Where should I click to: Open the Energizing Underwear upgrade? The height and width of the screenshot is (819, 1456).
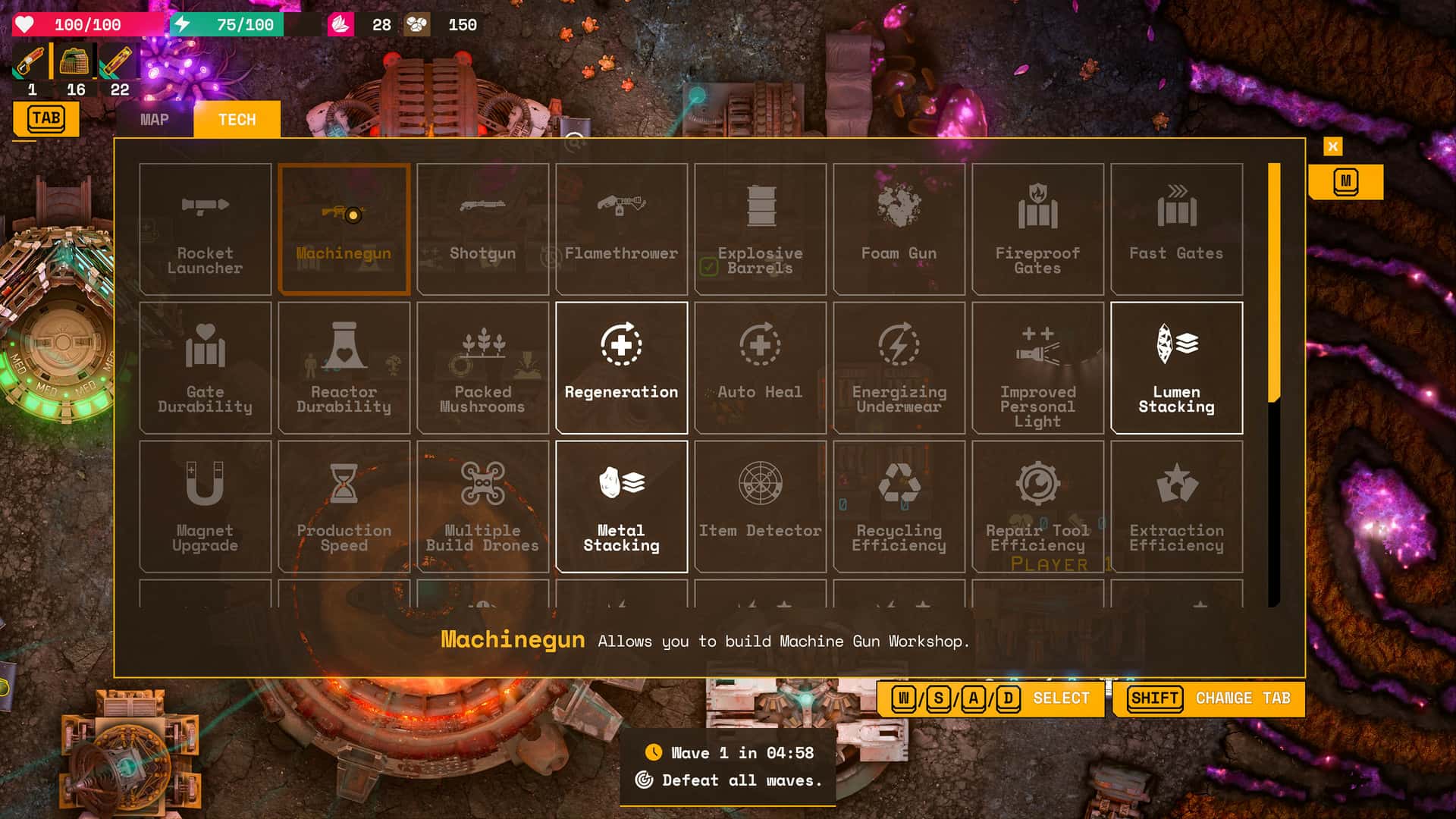coord(899,368)
